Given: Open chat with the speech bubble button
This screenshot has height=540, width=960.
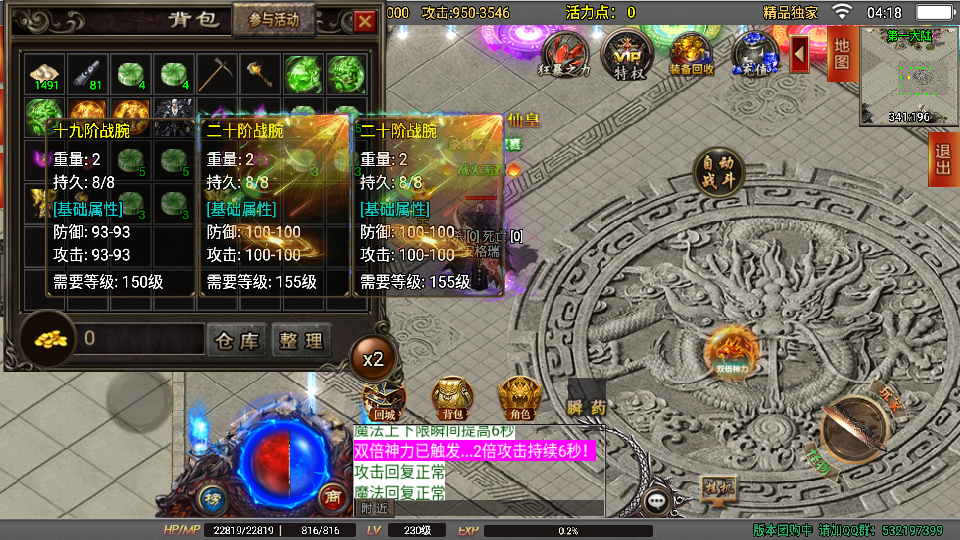Looking at the screenshot, I should [x=657, y=500].
